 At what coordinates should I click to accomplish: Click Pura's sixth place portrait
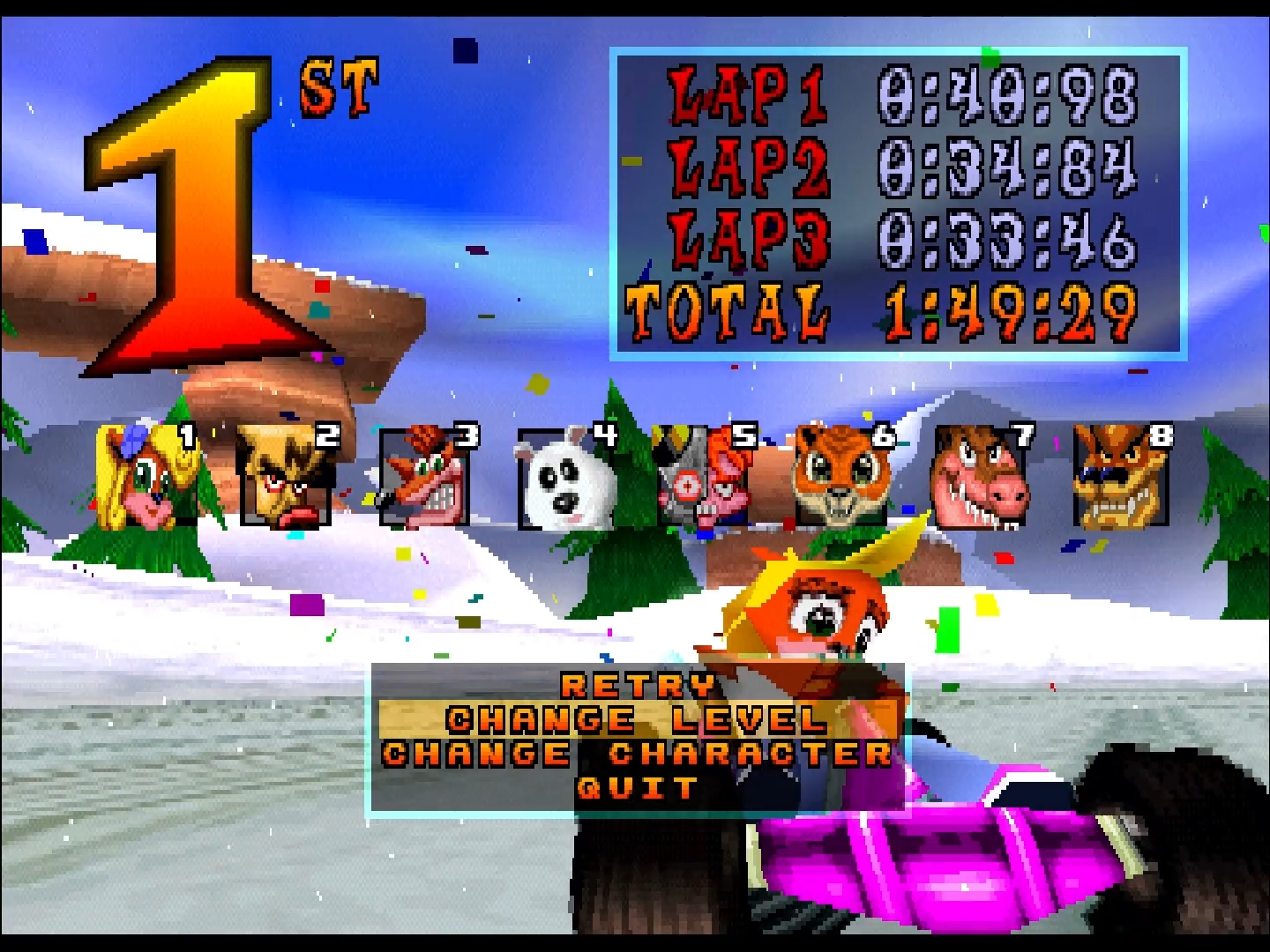[x=842, y=477]
